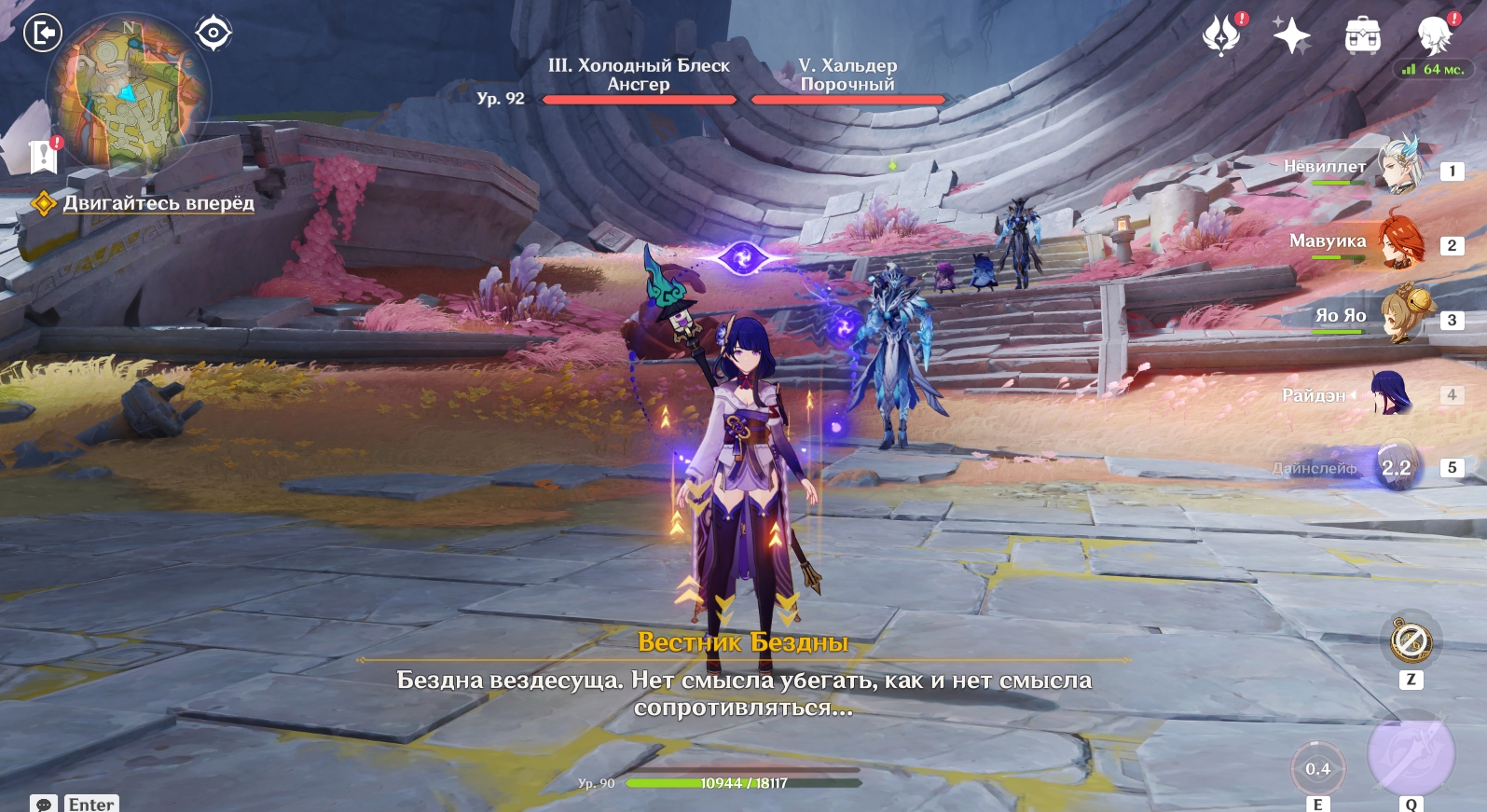This screenshot has width=1487, height=812.
Task: Click the exit domain icon
Action: [x=42, y=34]
